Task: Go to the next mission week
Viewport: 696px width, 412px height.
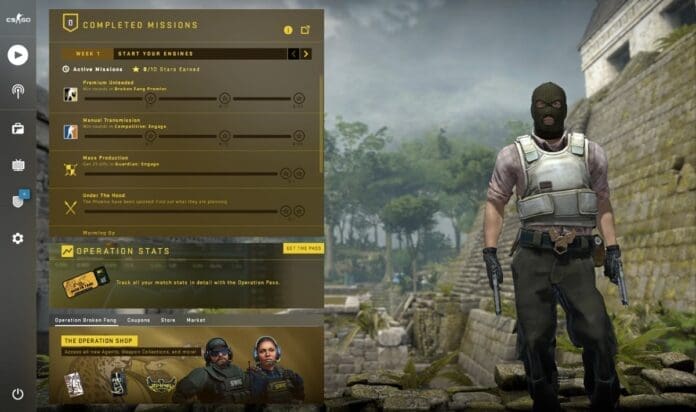Action: (x=306, y=54)
